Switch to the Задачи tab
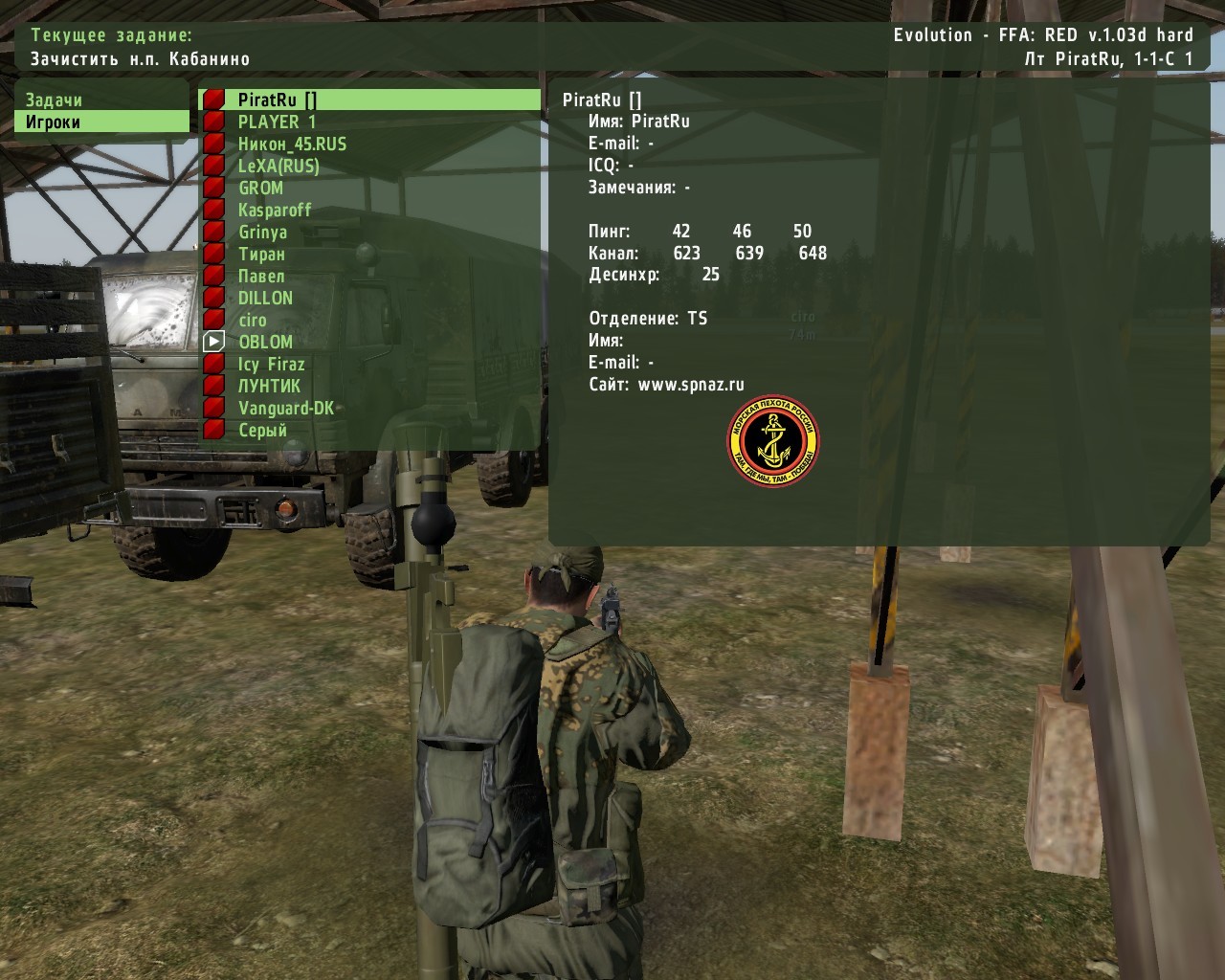Image resolution: width=1225 pixels, height=980 pixels. coord(55,100)
